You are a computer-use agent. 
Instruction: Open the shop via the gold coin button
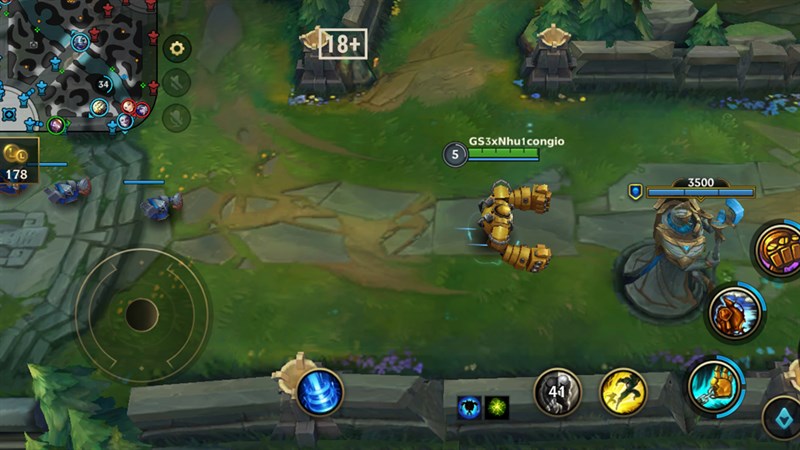pyautogui.click(x=17, y=160)
